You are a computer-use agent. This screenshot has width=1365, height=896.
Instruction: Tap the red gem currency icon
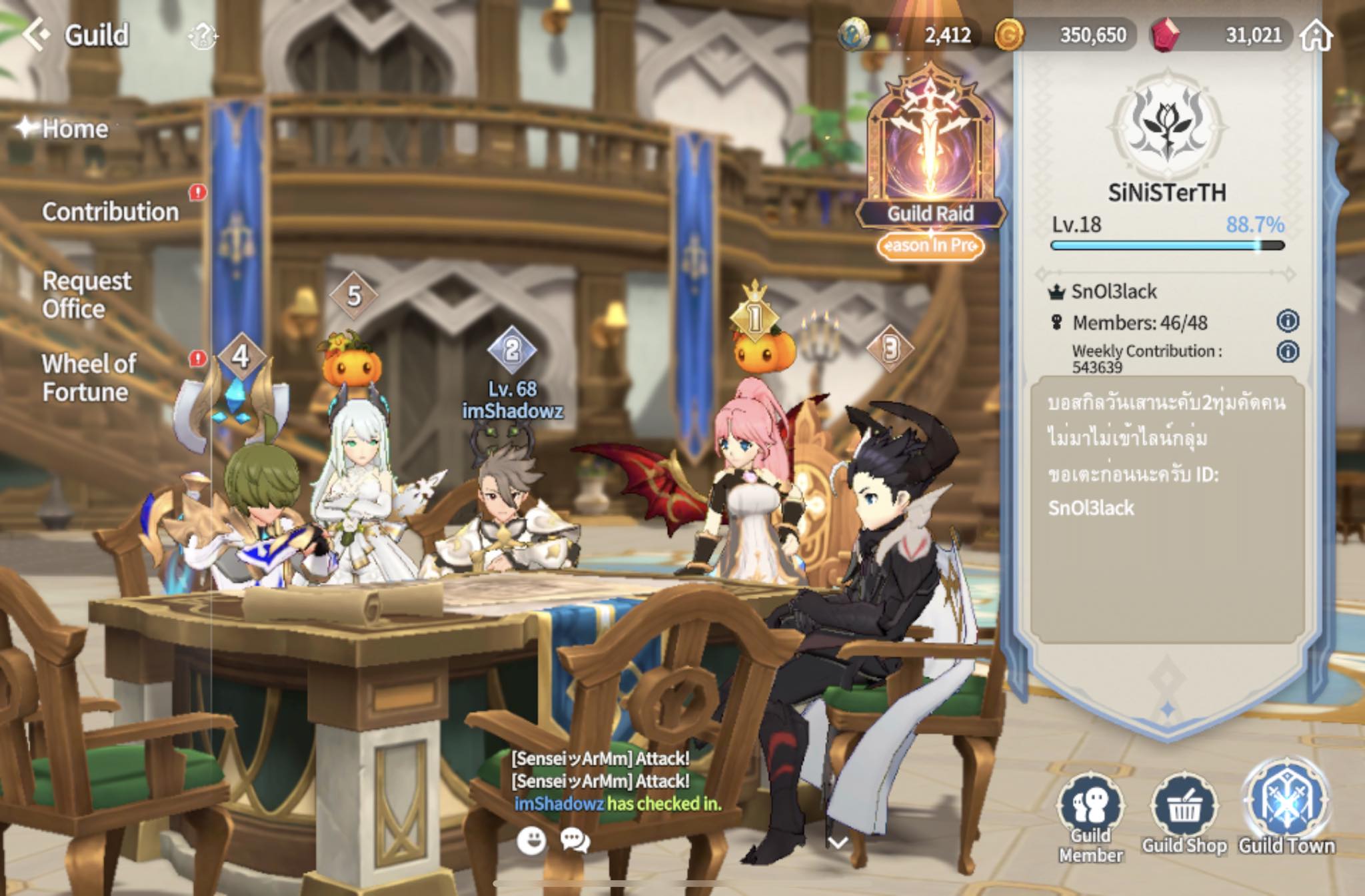[1166, 34]
